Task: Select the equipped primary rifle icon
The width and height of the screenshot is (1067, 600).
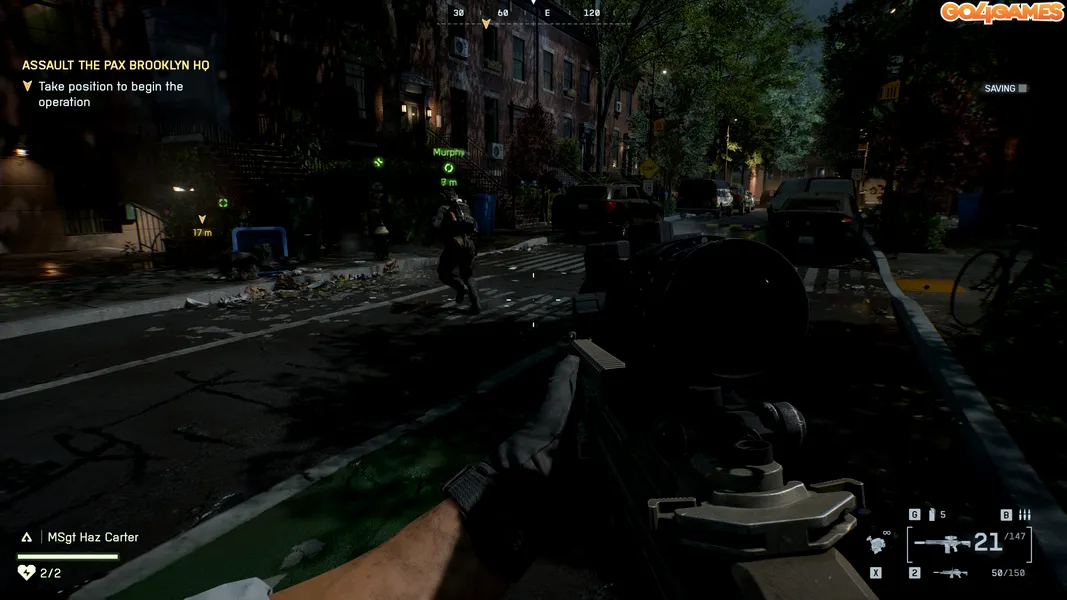Action: pyautogui.click(x=943, y=544)
